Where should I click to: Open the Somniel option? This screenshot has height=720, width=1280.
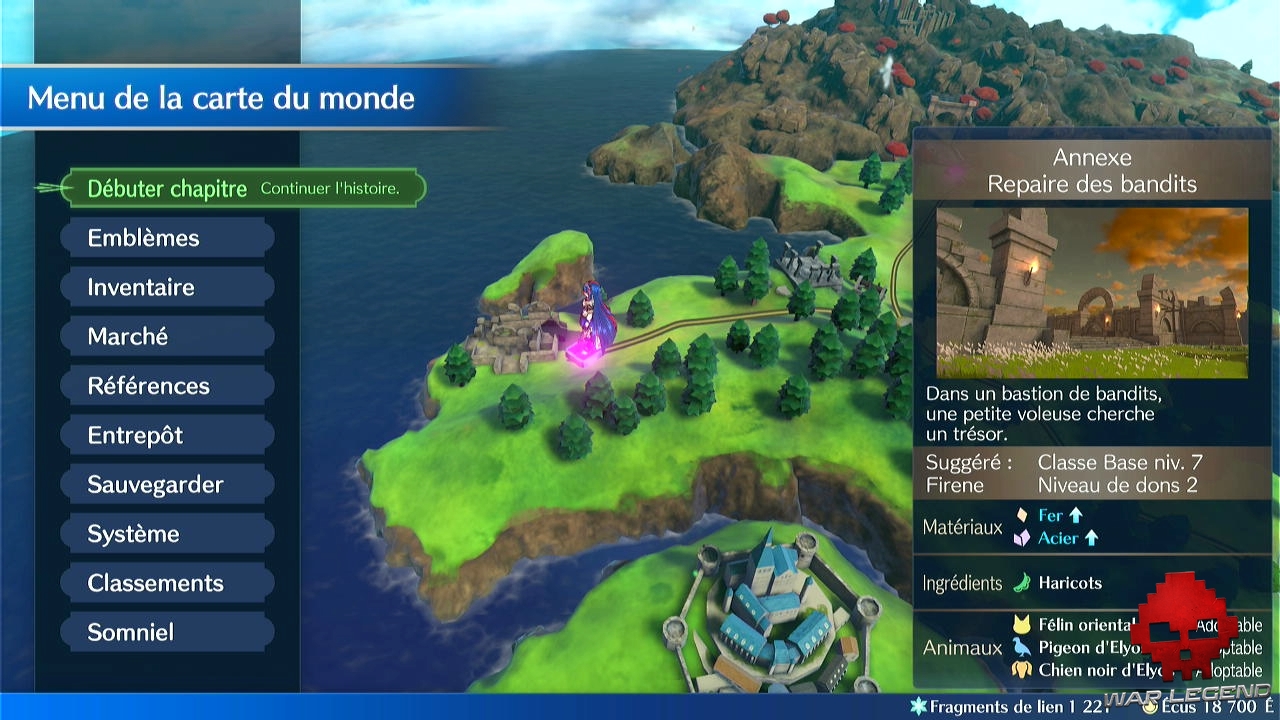(x=168, y=631)
